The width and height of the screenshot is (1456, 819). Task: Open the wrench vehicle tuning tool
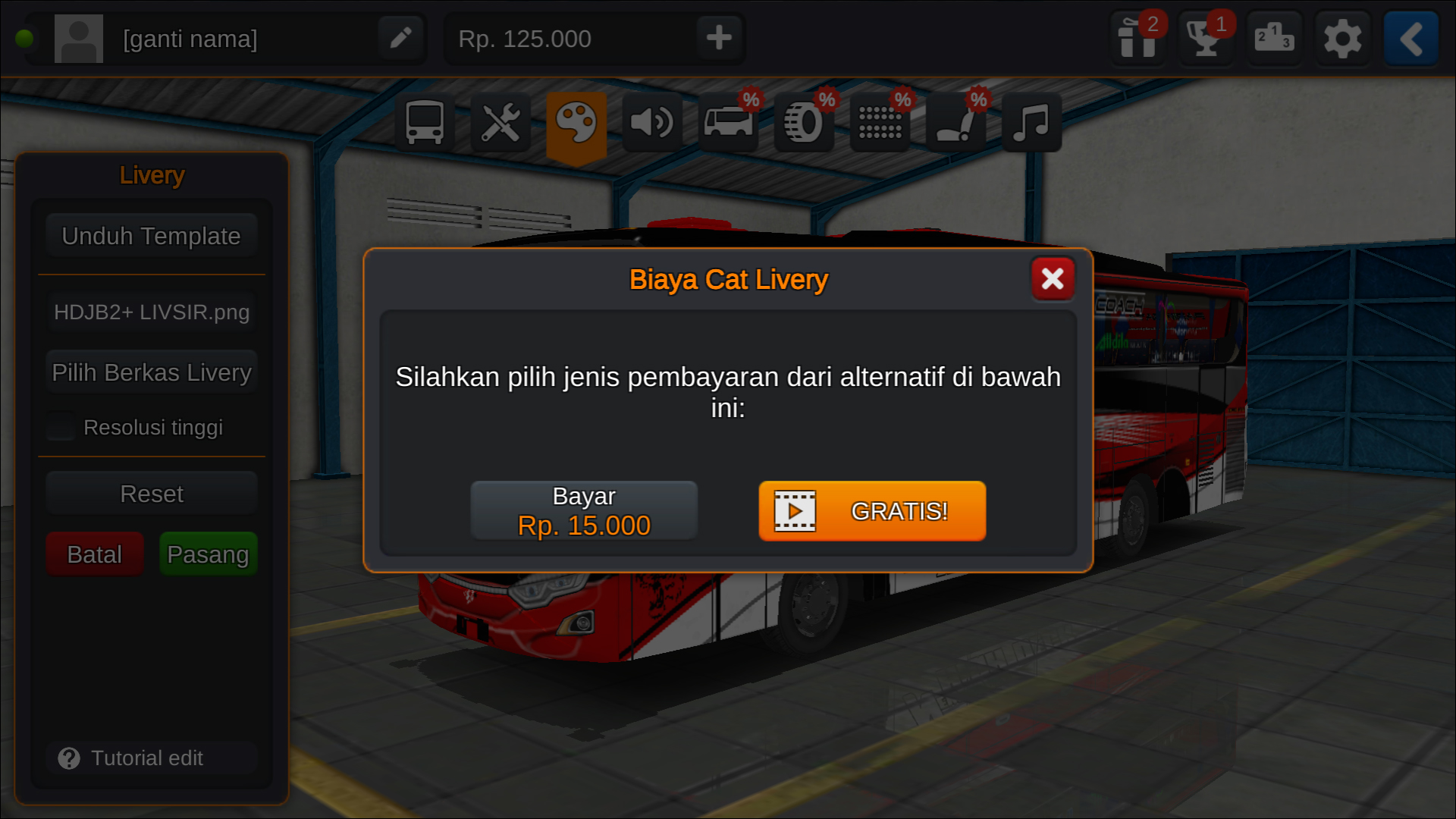click(501, 121)
